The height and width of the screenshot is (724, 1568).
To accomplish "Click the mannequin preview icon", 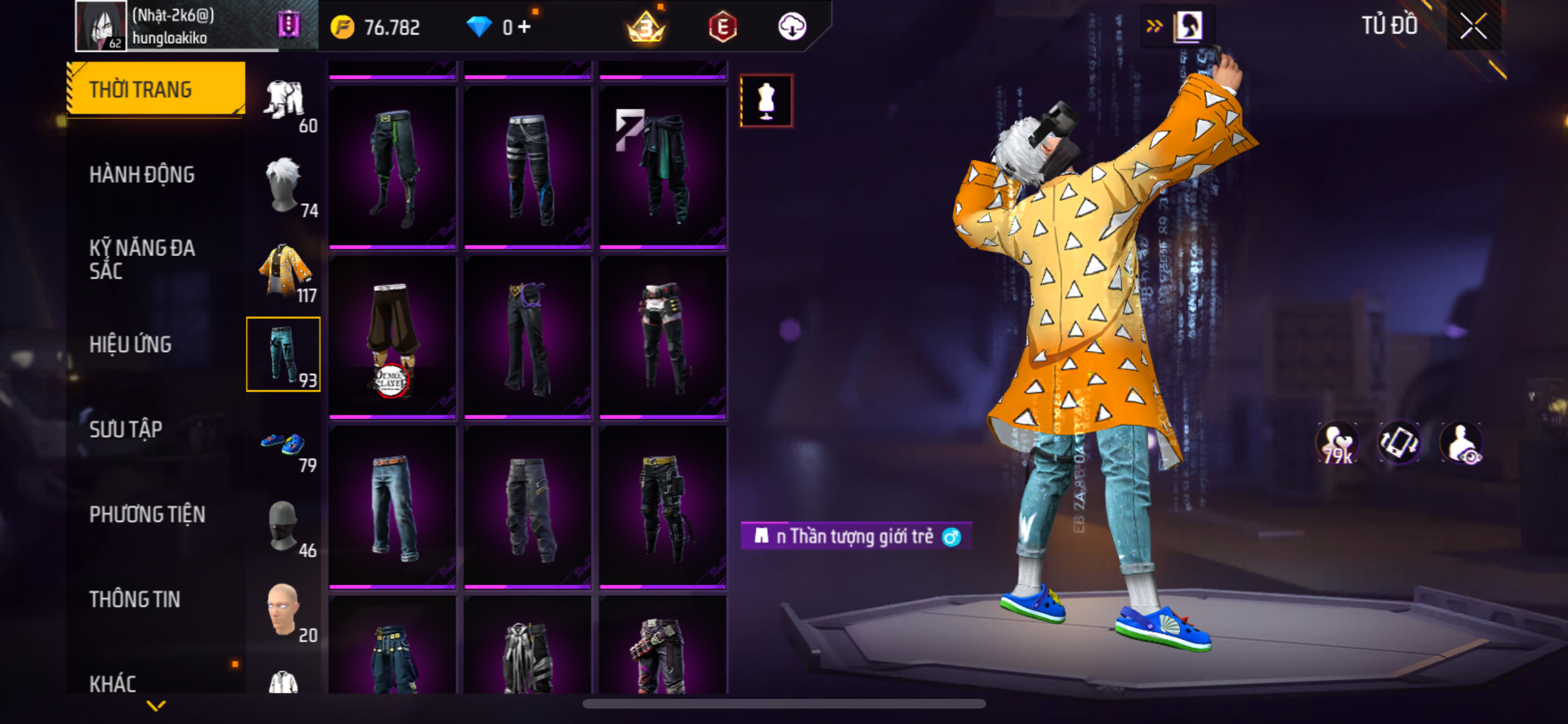I will pos(766,101).
